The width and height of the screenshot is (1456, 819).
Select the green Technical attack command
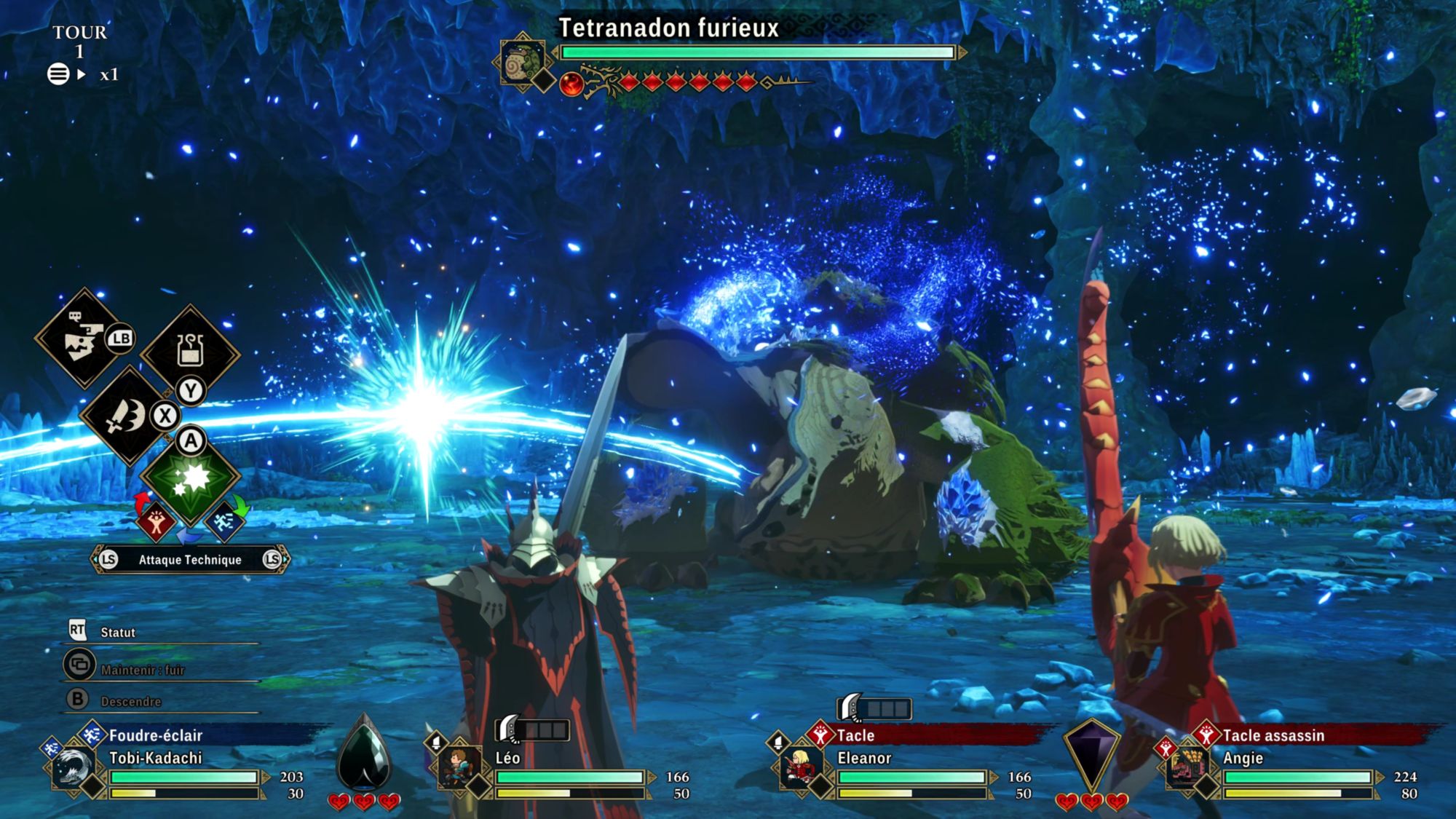coord(190,478)
